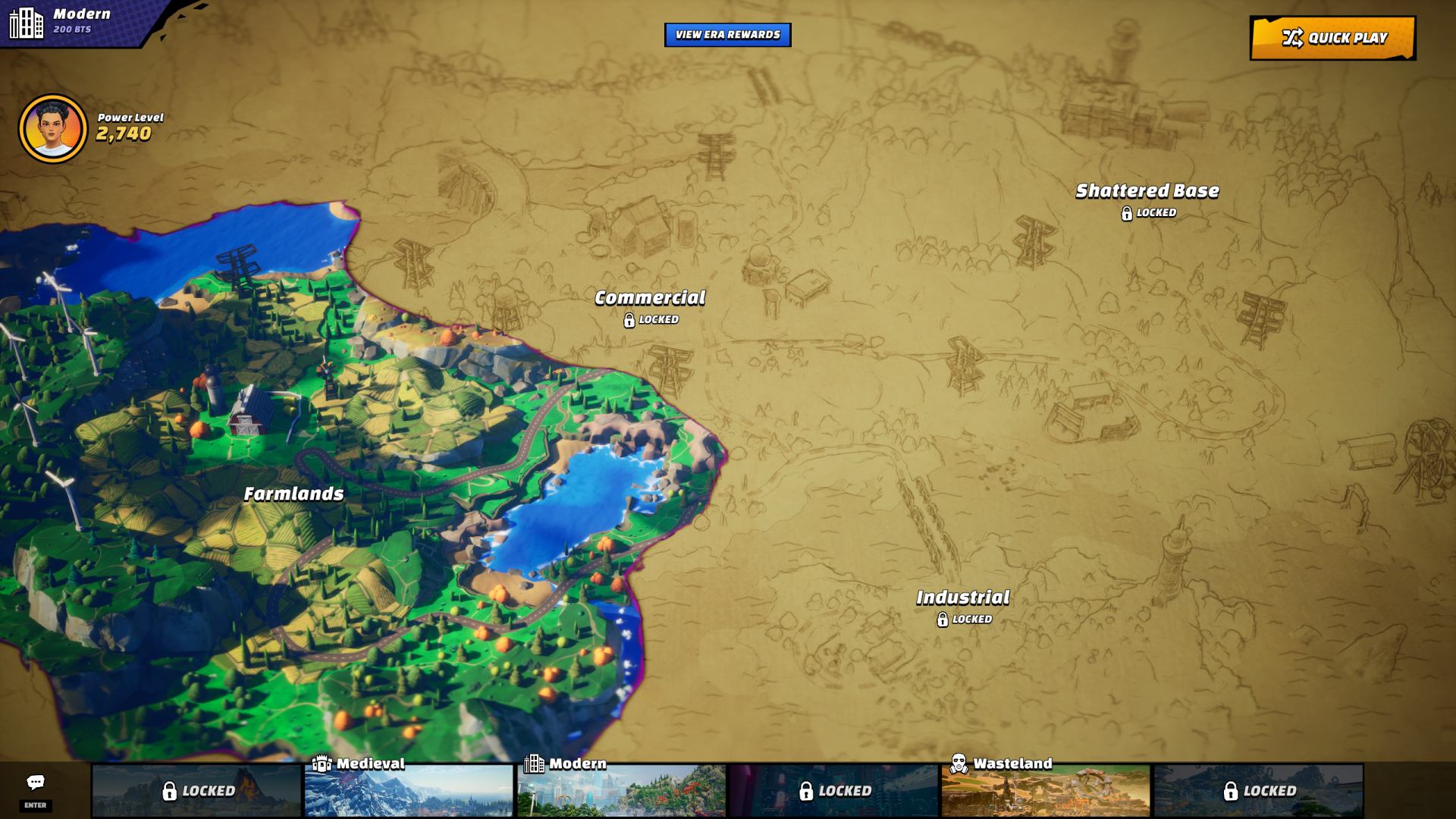This screenshot has width=1456, height=819.
Task: Select the locked Commercial region
Action: coord(650,298)
